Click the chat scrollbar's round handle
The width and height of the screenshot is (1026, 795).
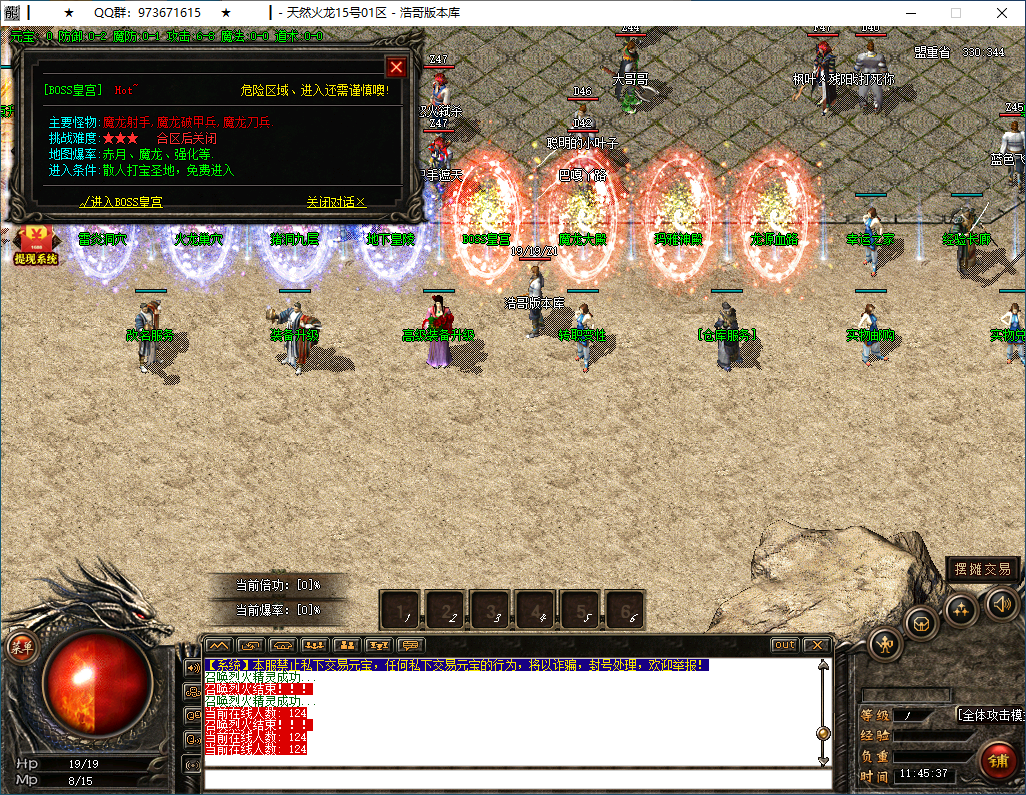coord(823,733)
